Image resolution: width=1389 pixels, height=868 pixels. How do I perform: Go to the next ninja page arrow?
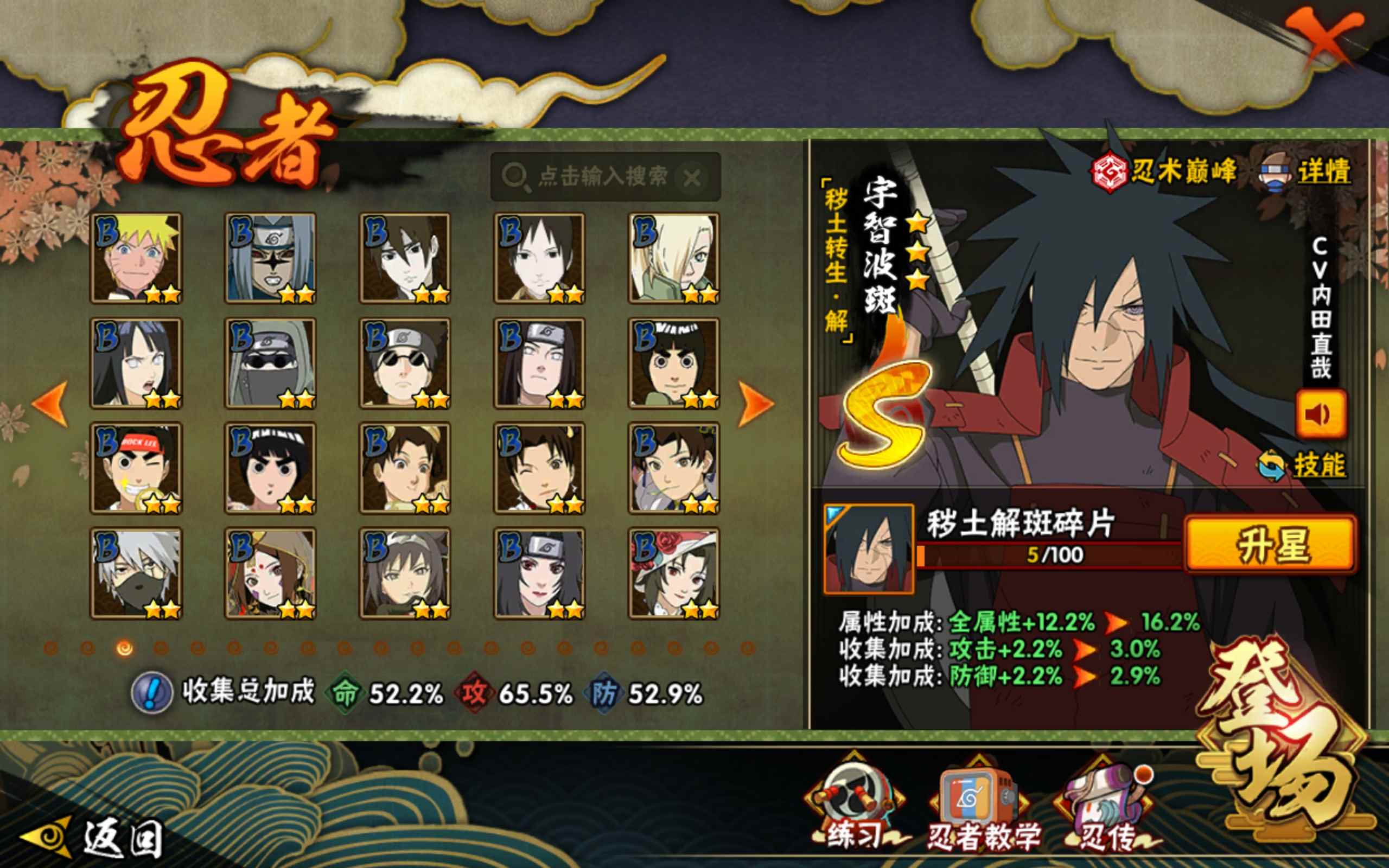755,403
